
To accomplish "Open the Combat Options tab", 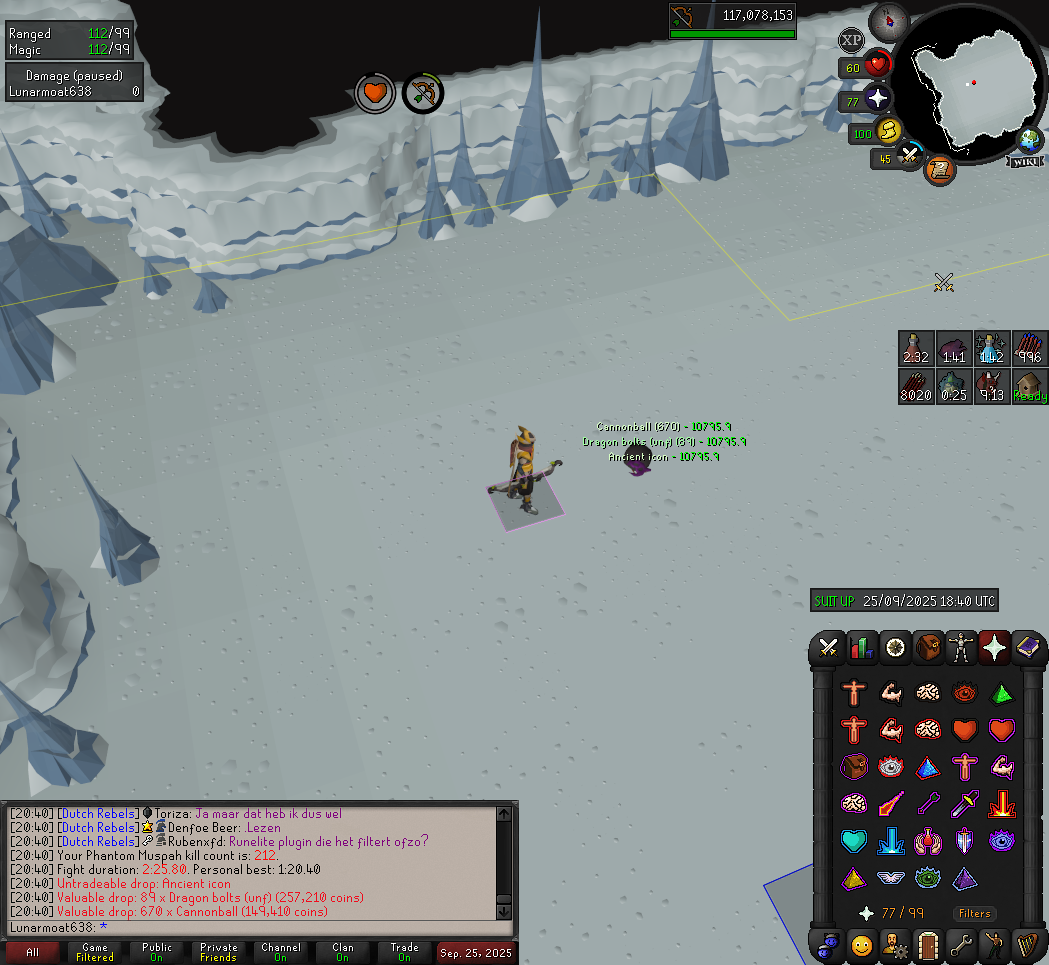I will point(828,648).
